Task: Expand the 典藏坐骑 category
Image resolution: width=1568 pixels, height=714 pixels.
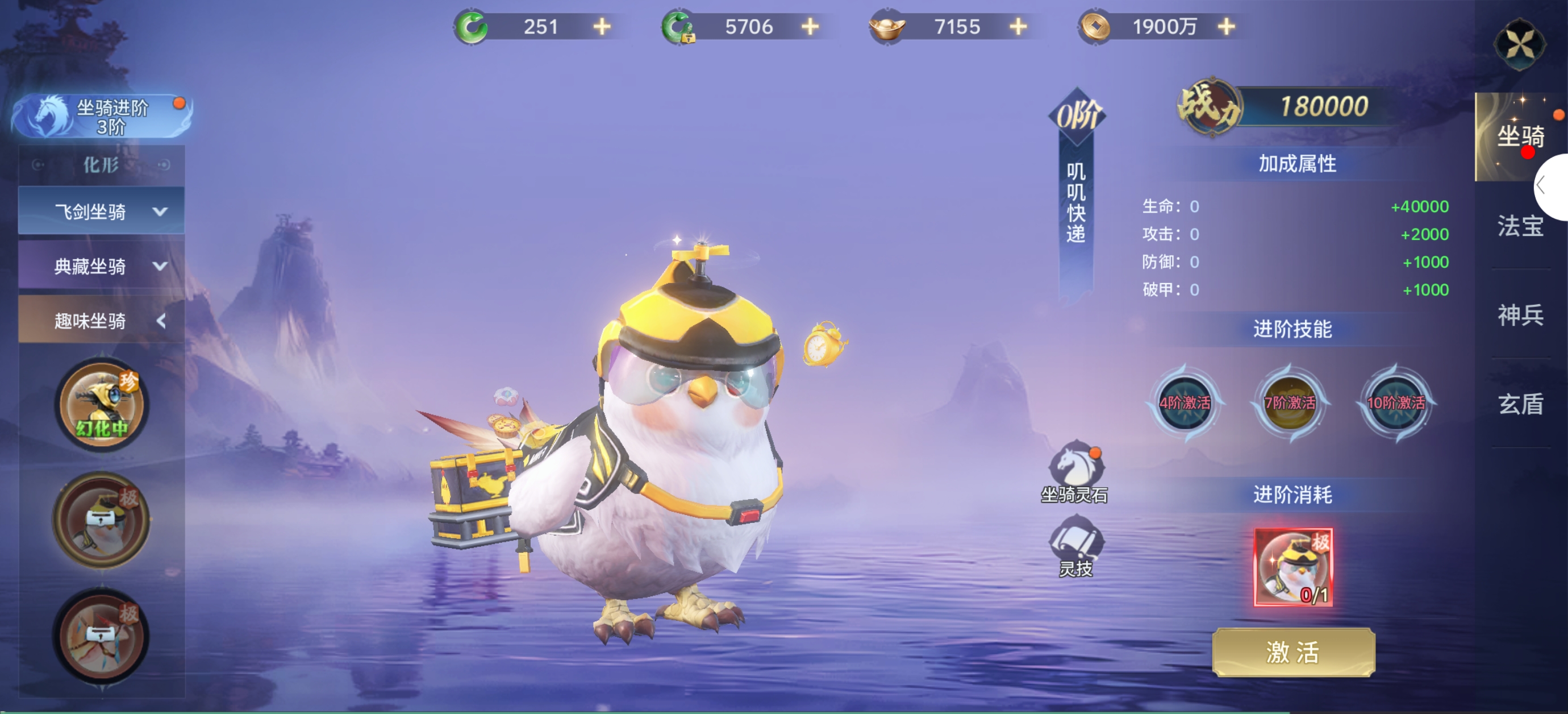Action: coord(102,266)
